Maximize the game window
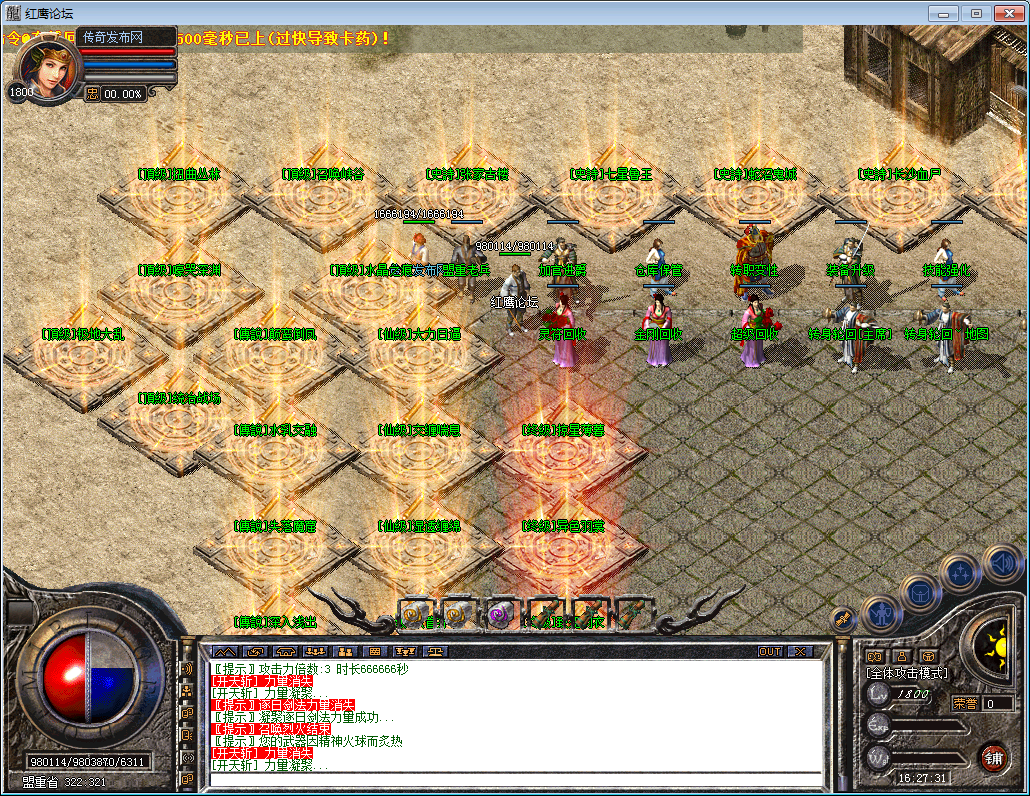This screenshot has height=796, width=1030. pos(976,13)
